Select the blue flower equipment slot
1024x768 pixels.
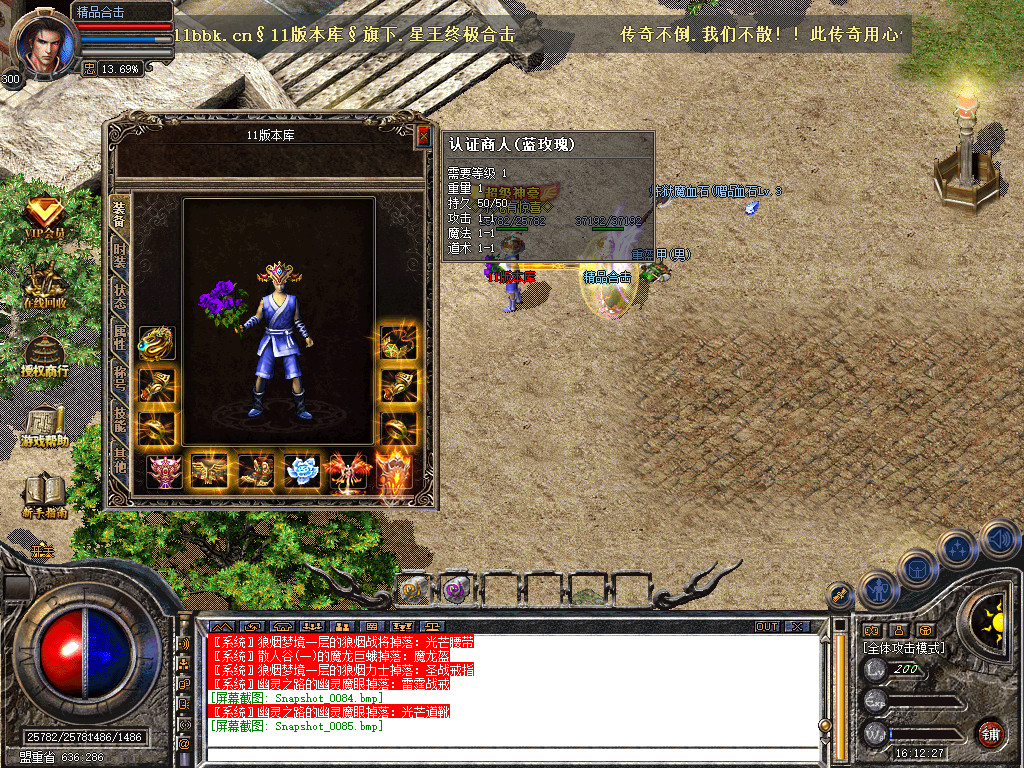(x=302, y=472)
